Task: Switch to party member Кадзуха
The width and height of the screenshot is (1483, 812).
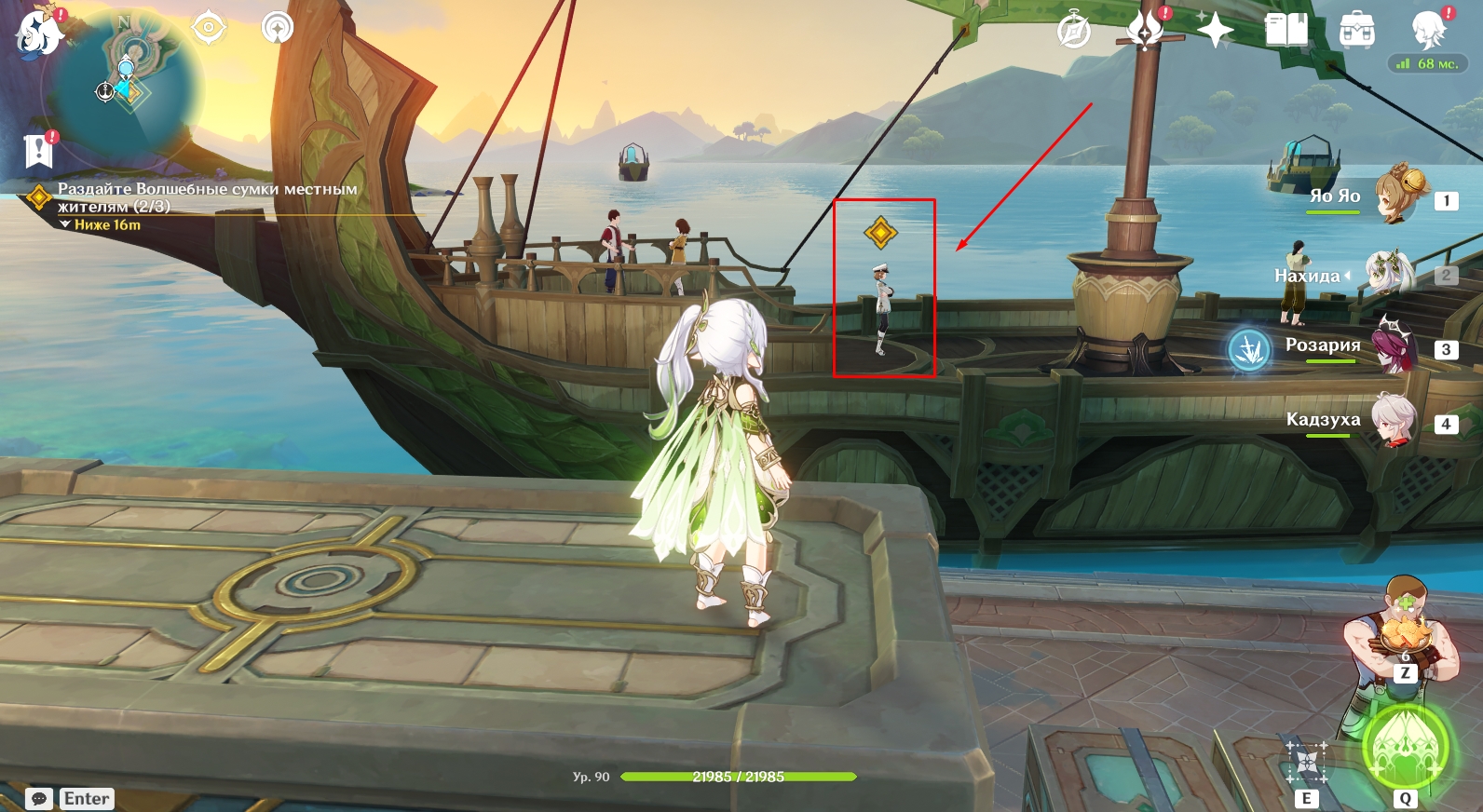Action: click(1393, 421)
